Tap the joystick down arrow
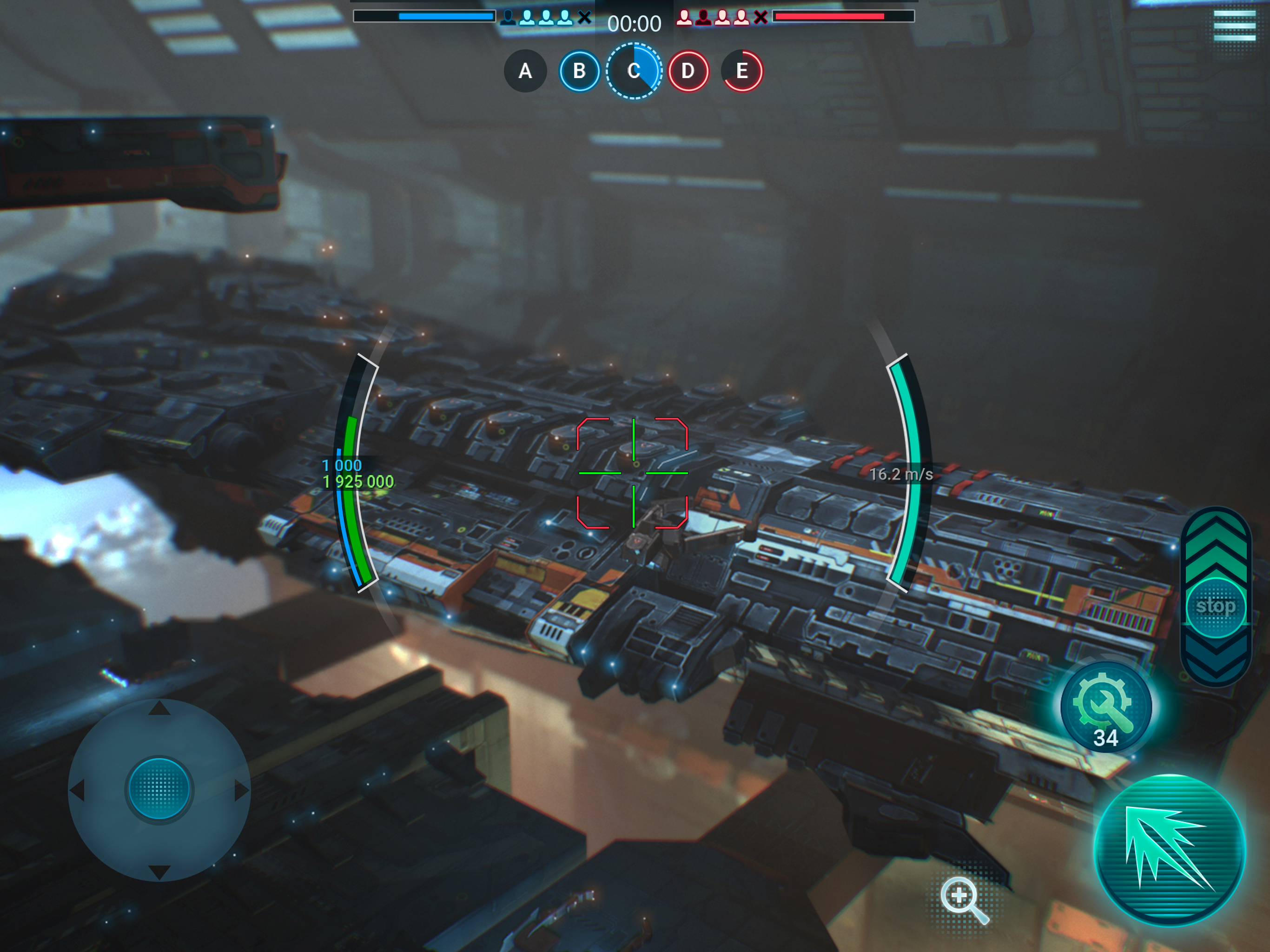1270x952 pixels. [x=159, y=872]
